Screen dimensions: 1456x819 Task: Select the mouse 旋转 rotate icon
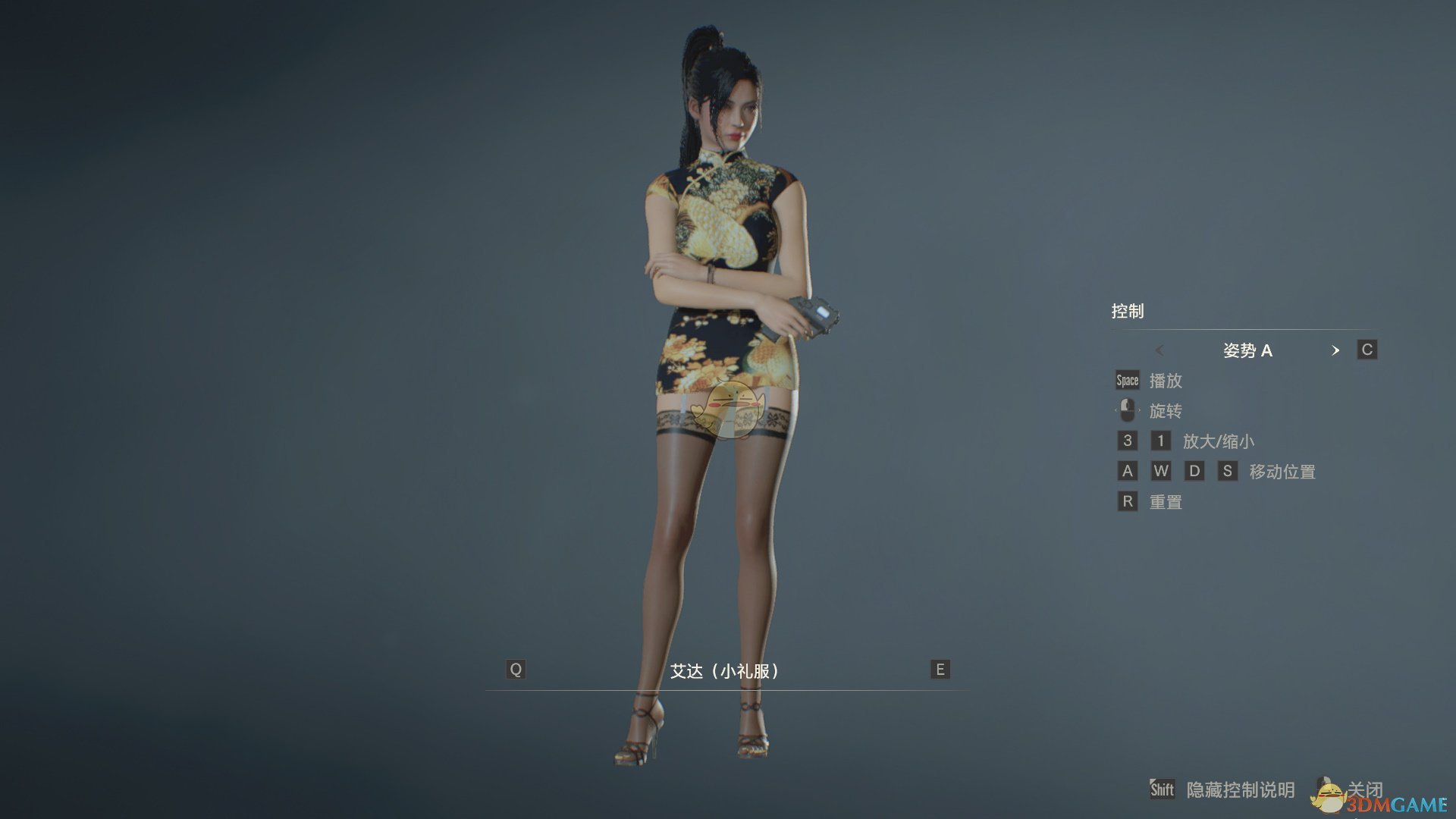pyautogui.click(x=1128, y=410)
